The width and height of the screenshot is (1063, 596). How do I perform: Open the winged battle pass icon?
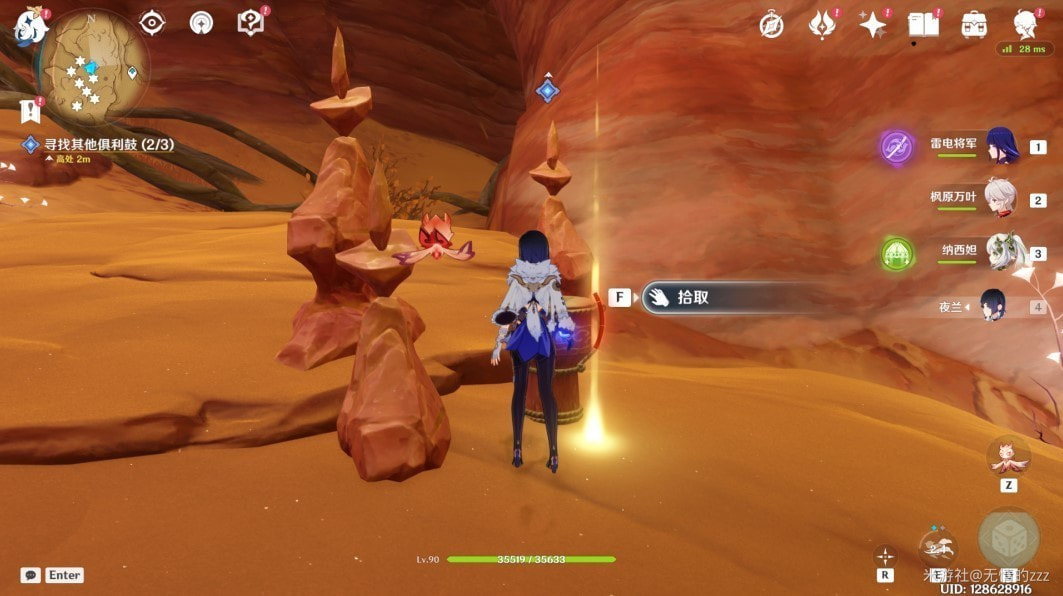click(x=822, y=25)
